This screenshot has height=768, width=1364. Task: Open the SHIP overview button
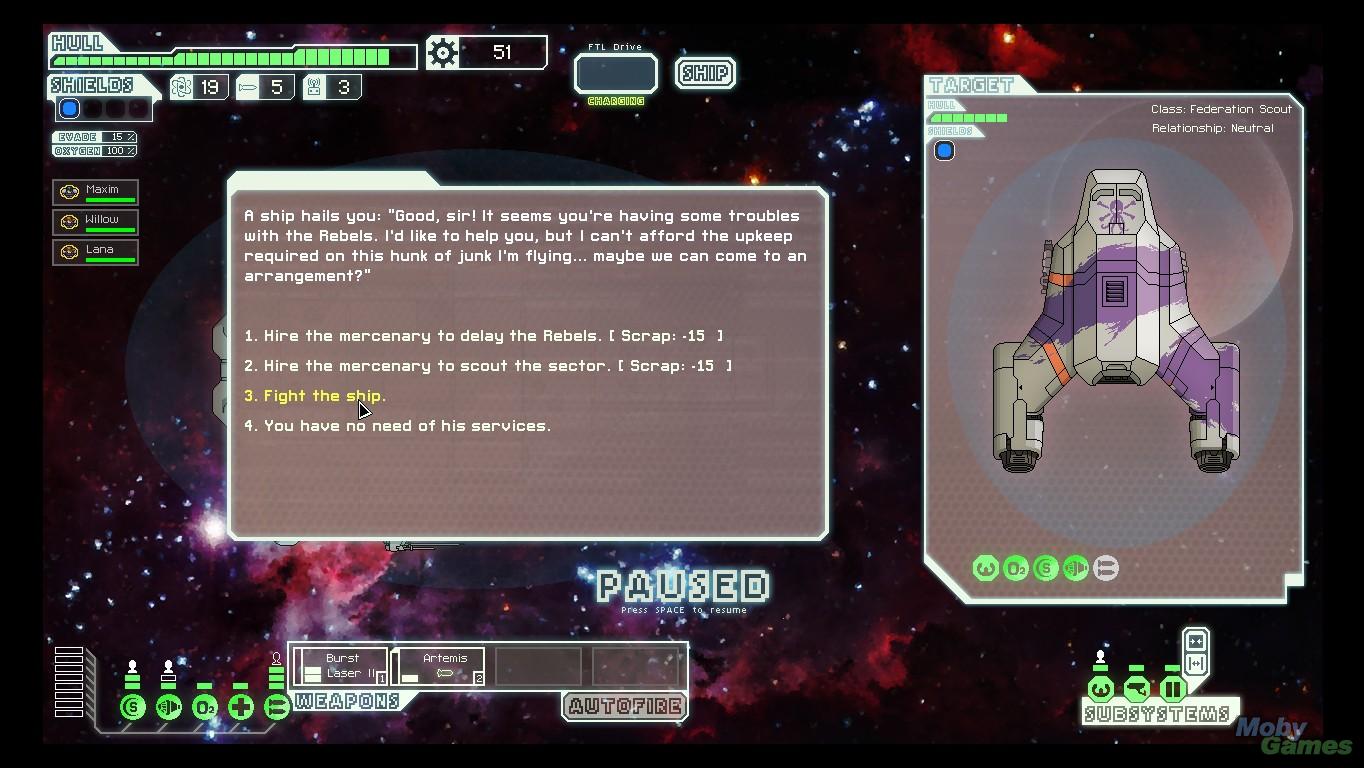click(704, 72)
